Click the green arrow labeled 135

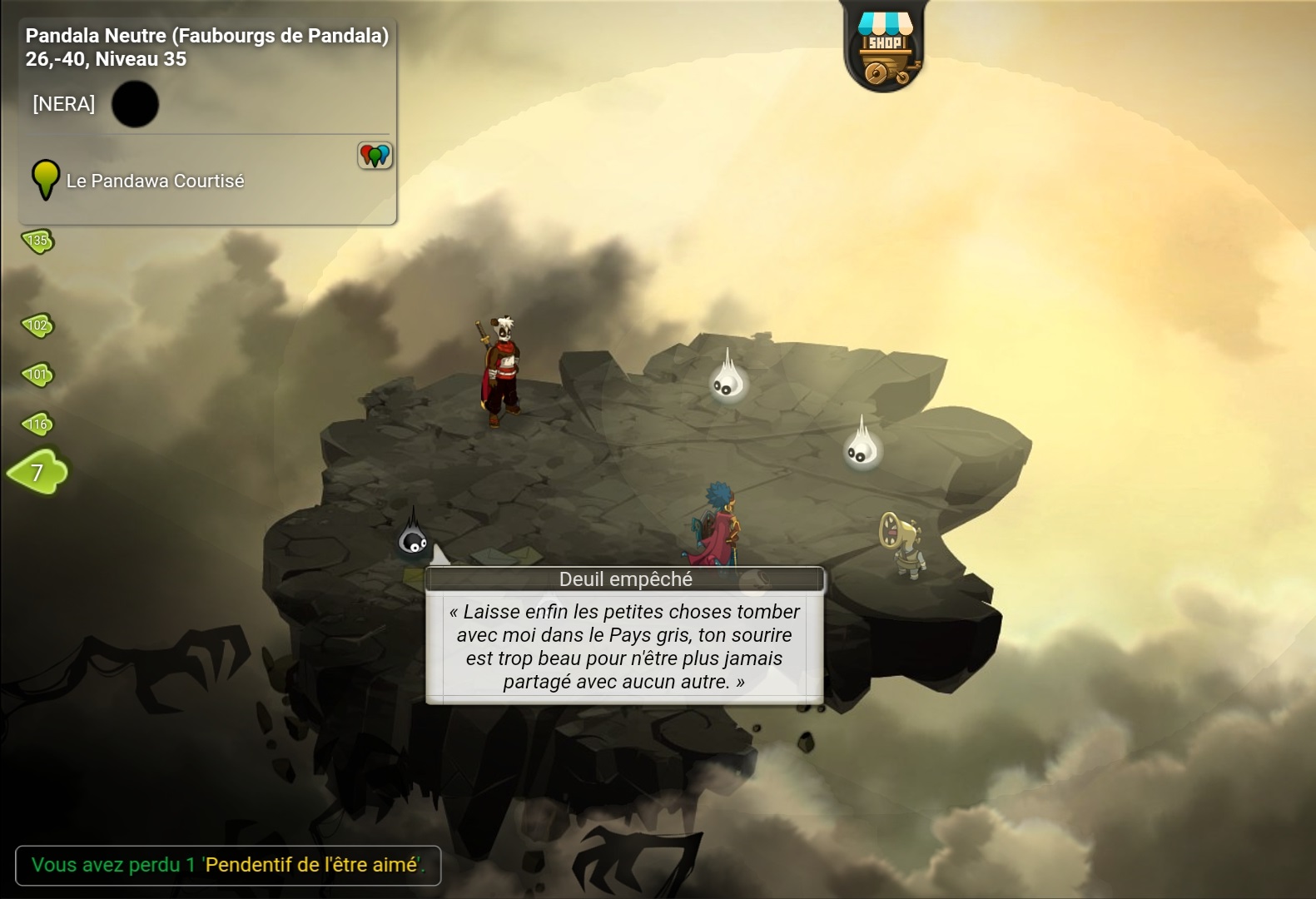(x=37, y=241)
